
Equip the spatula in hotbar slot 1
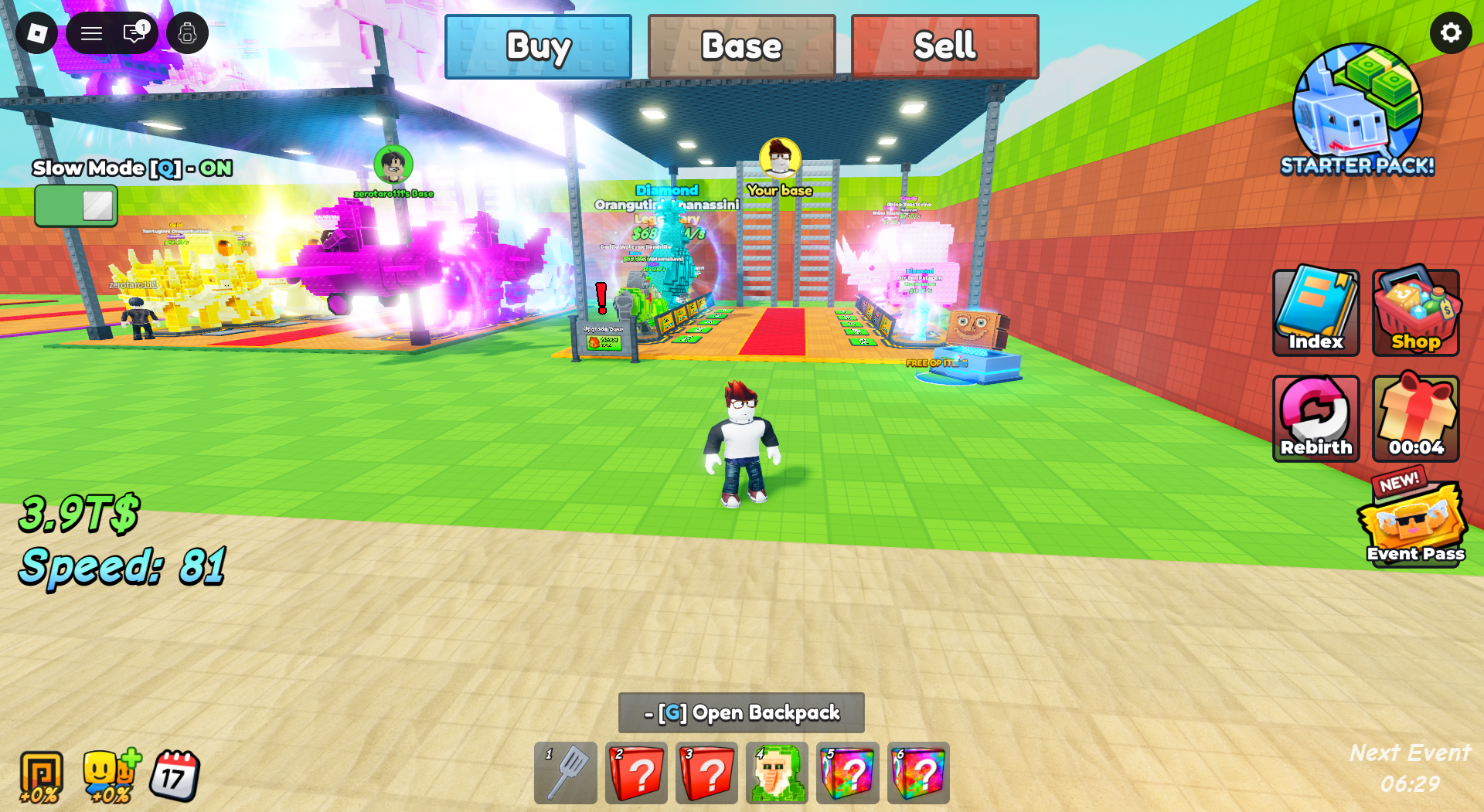(x=565, y=773)
